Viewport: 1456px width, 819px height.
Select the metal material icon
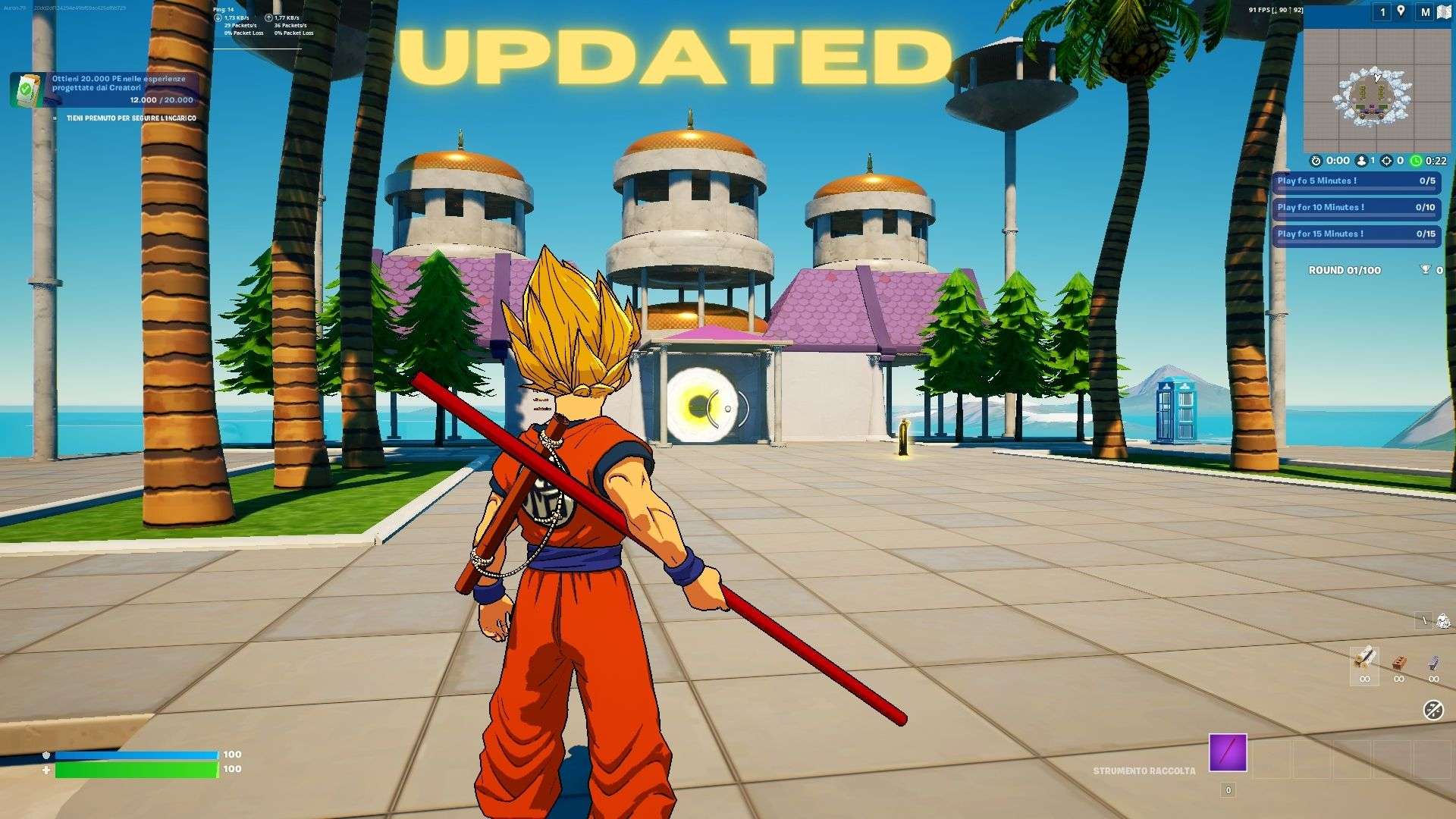(x=1432, y=661)
